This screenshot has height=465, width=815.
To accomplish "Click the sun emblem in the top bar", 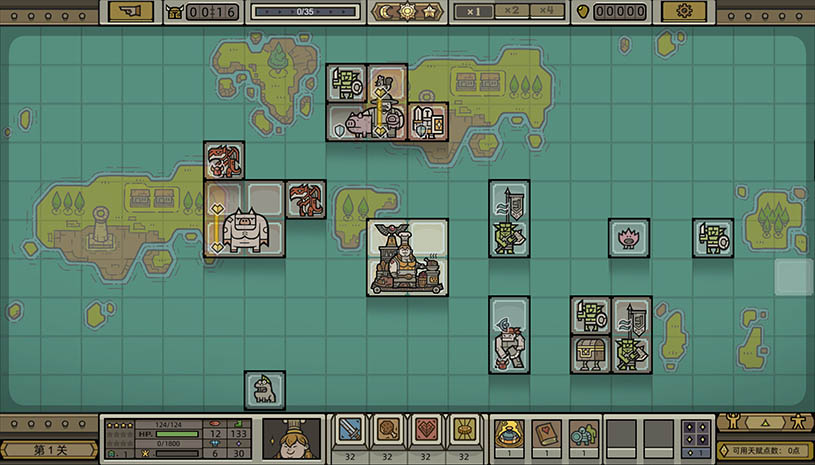I will (407, 11).
